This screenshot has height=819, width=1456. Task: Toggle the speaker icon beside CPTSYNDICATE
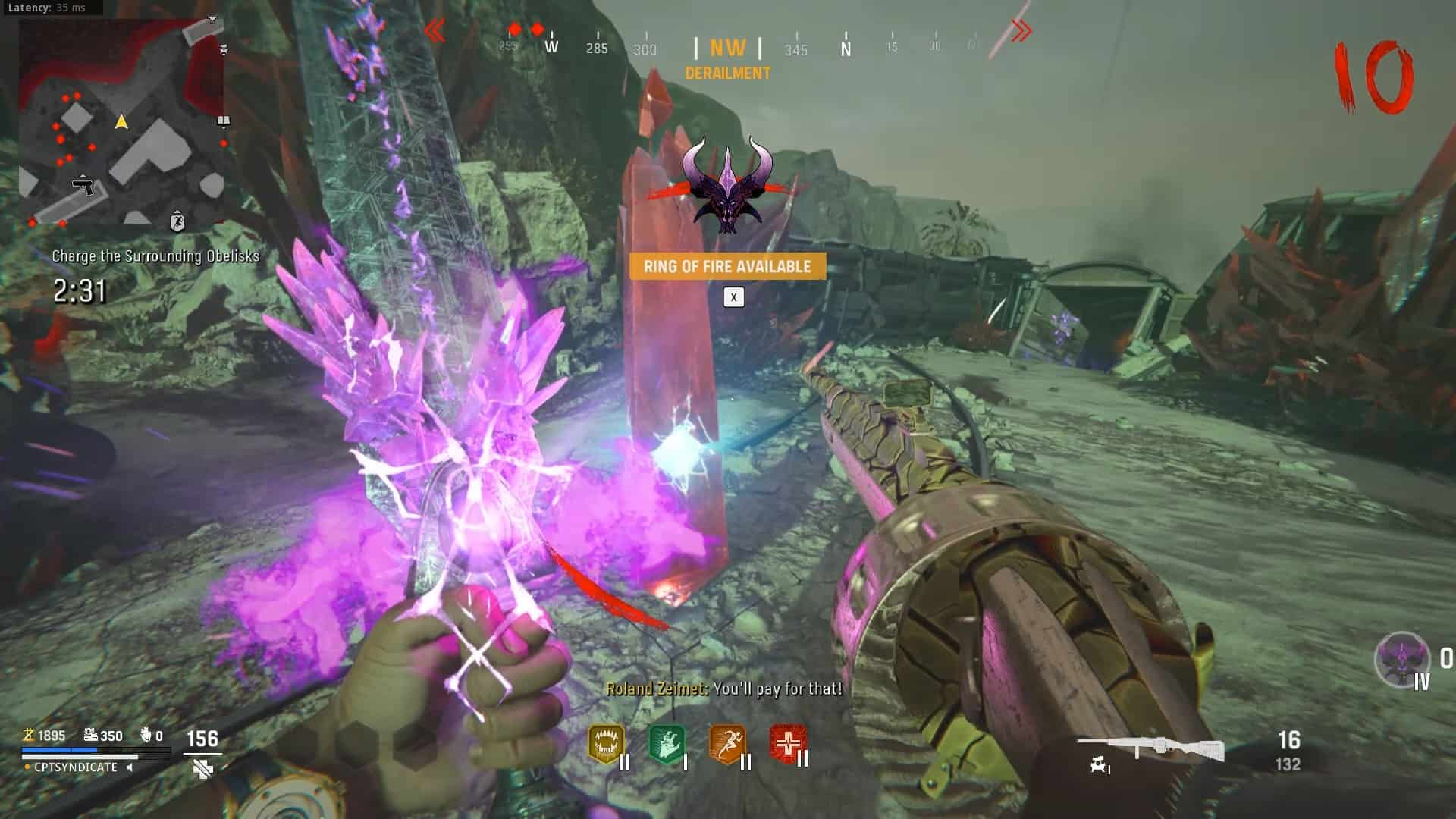130,767
